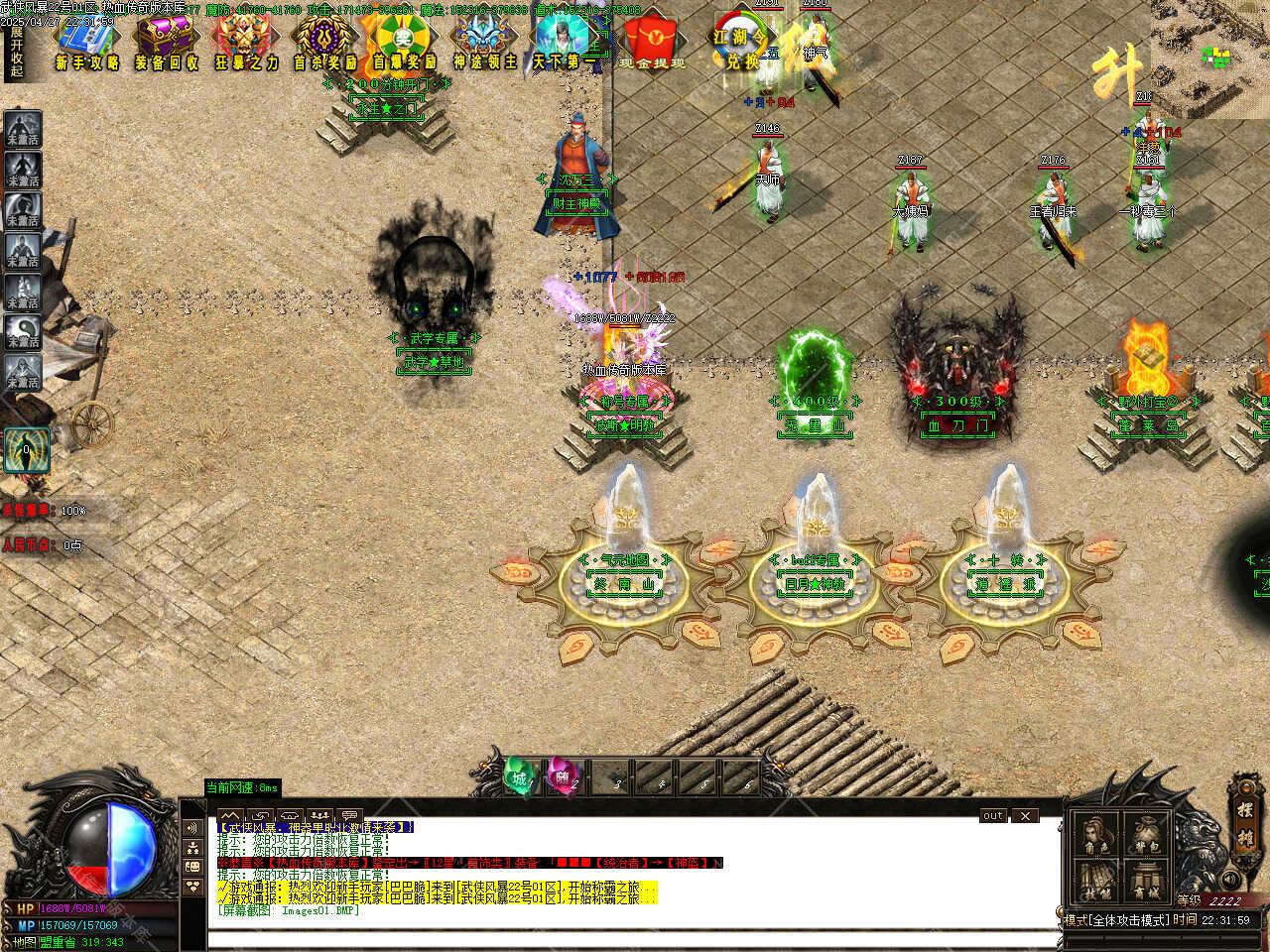The image size is (1270, 952).
Task: Collapse the top menu with 展开收起
Action: coord(17,50)
